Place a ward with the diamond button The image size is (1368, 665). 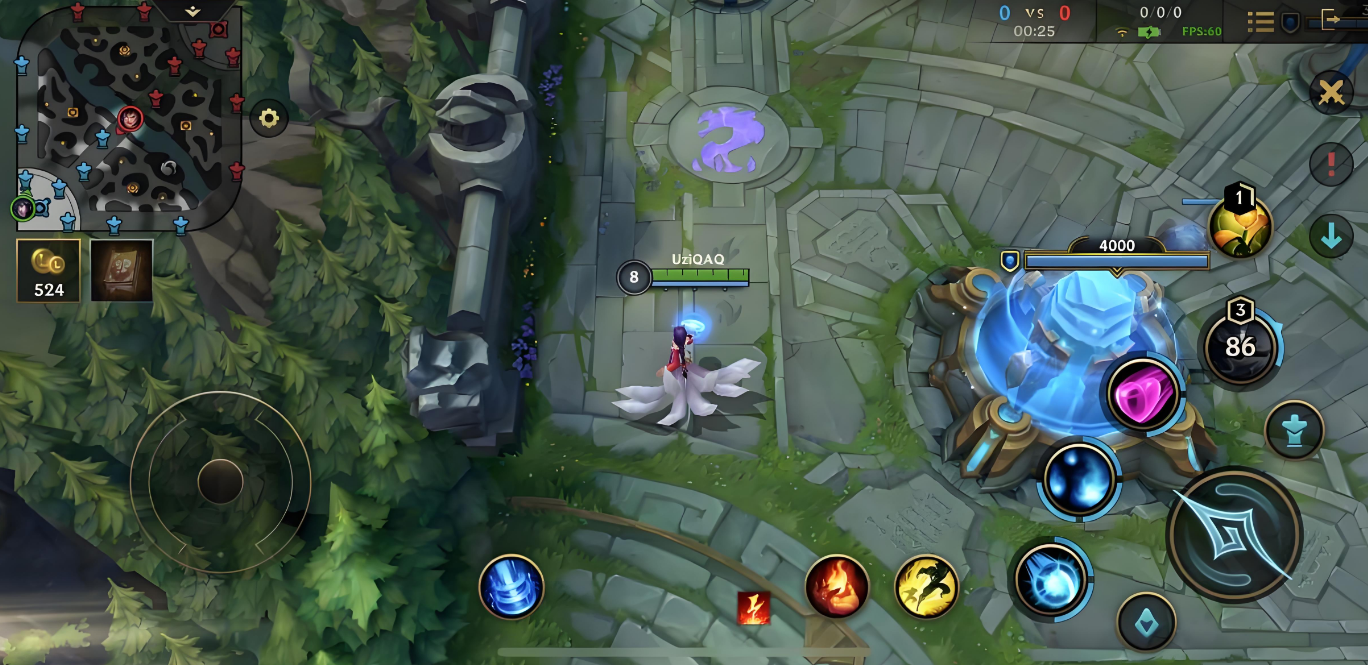point(1146,623)
